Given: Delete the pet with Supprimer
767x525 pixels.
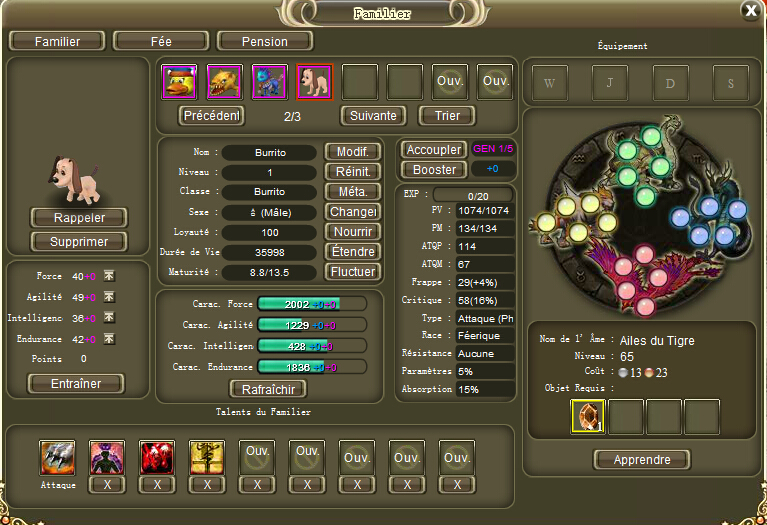Looking at the screenshot, I should pos(79,242).
